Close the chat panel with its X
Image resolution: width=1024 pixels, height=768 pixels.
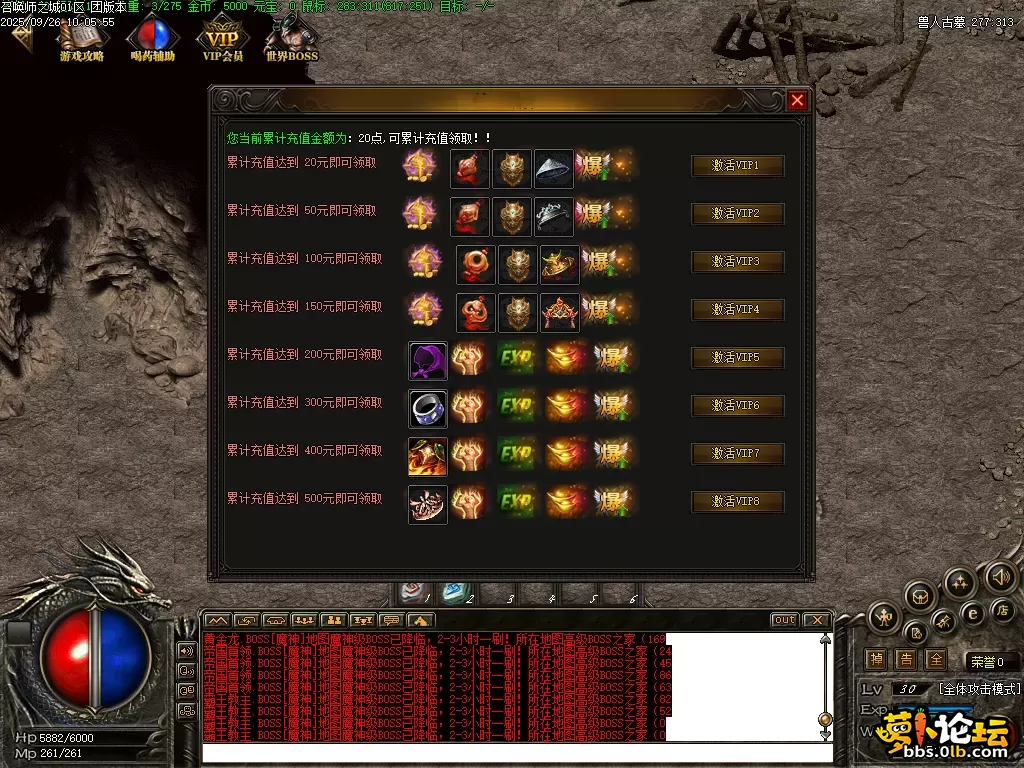(816, 620)
